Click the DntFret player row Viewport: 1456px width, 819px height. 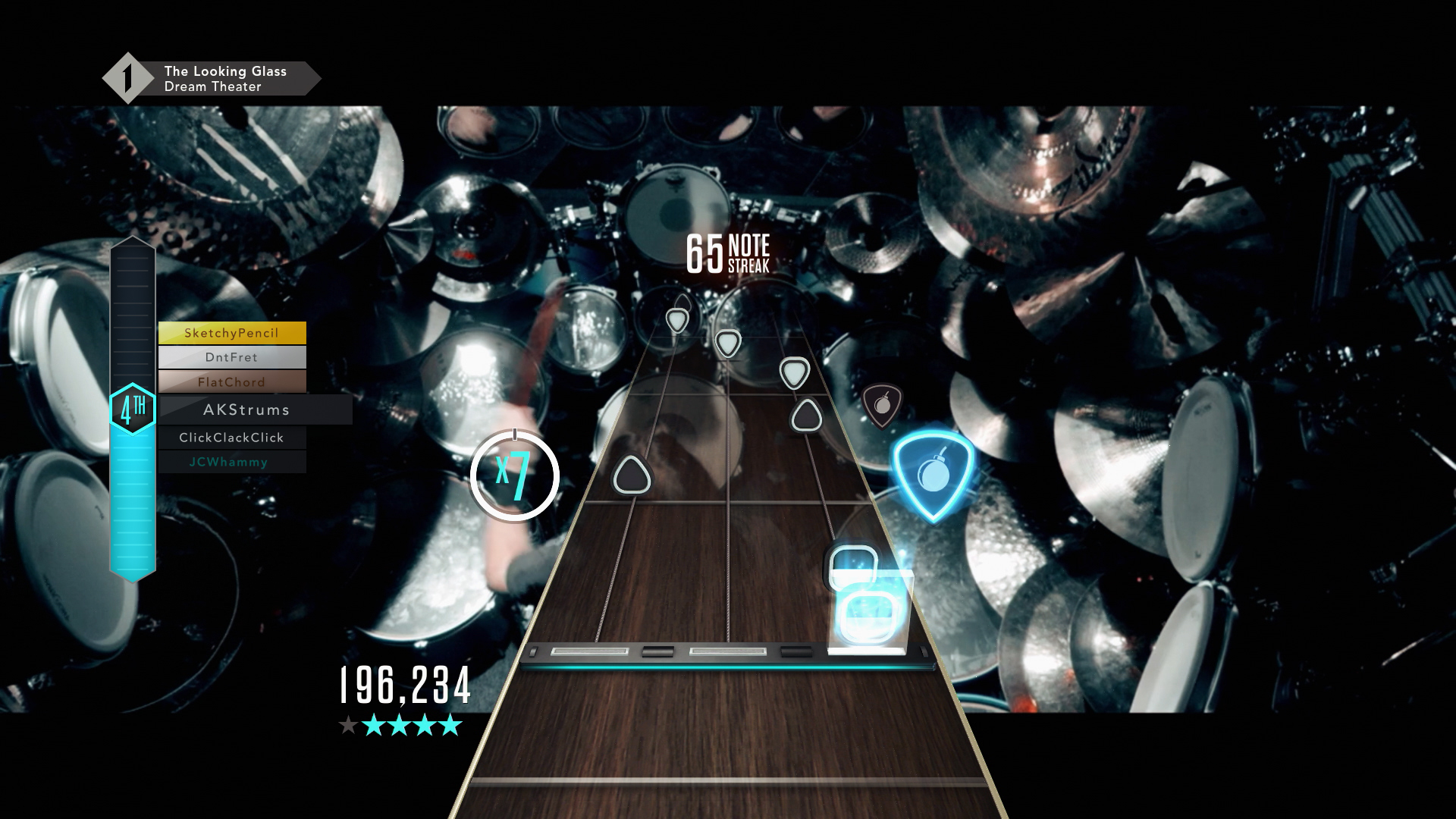(231, 357)
